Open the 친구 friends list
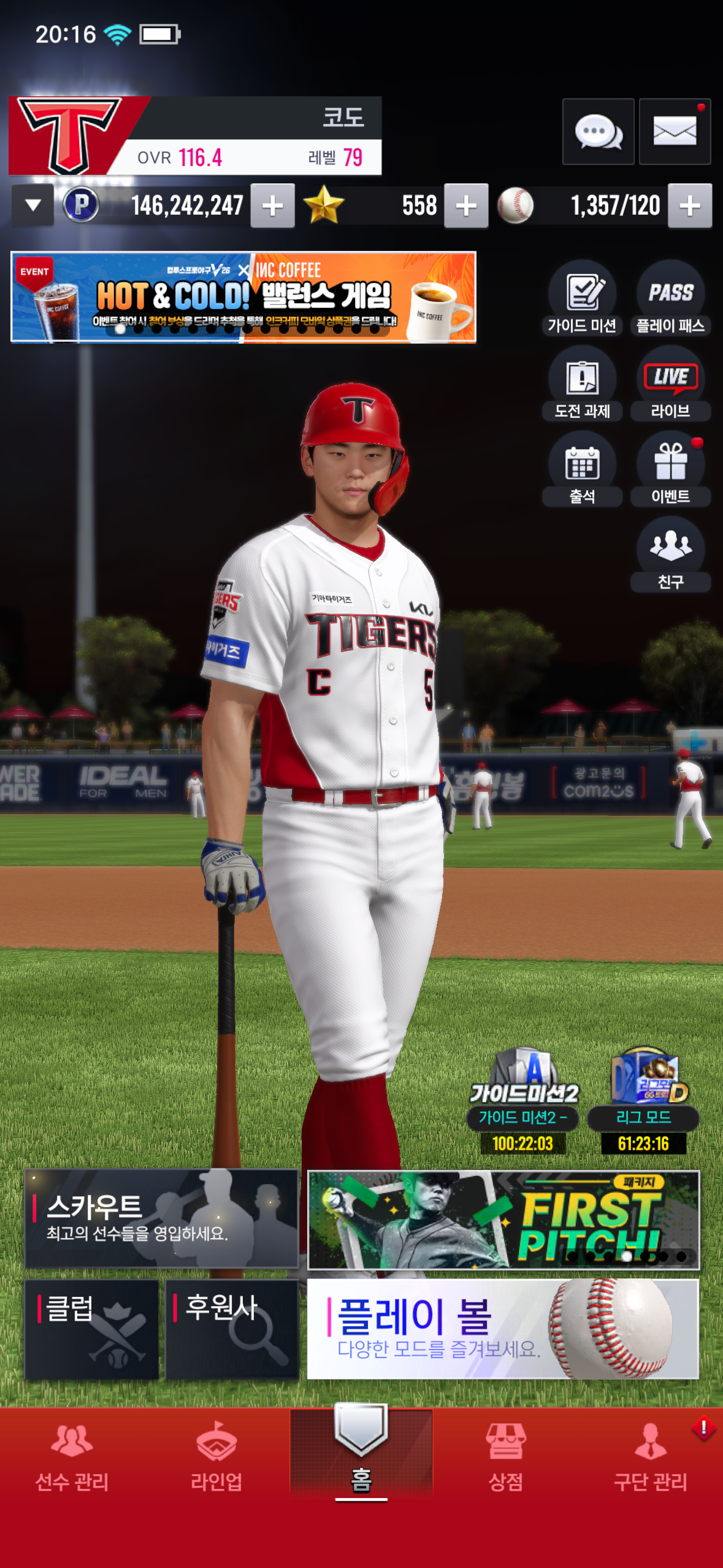The image size is (723, 1568). coord(670,555)
